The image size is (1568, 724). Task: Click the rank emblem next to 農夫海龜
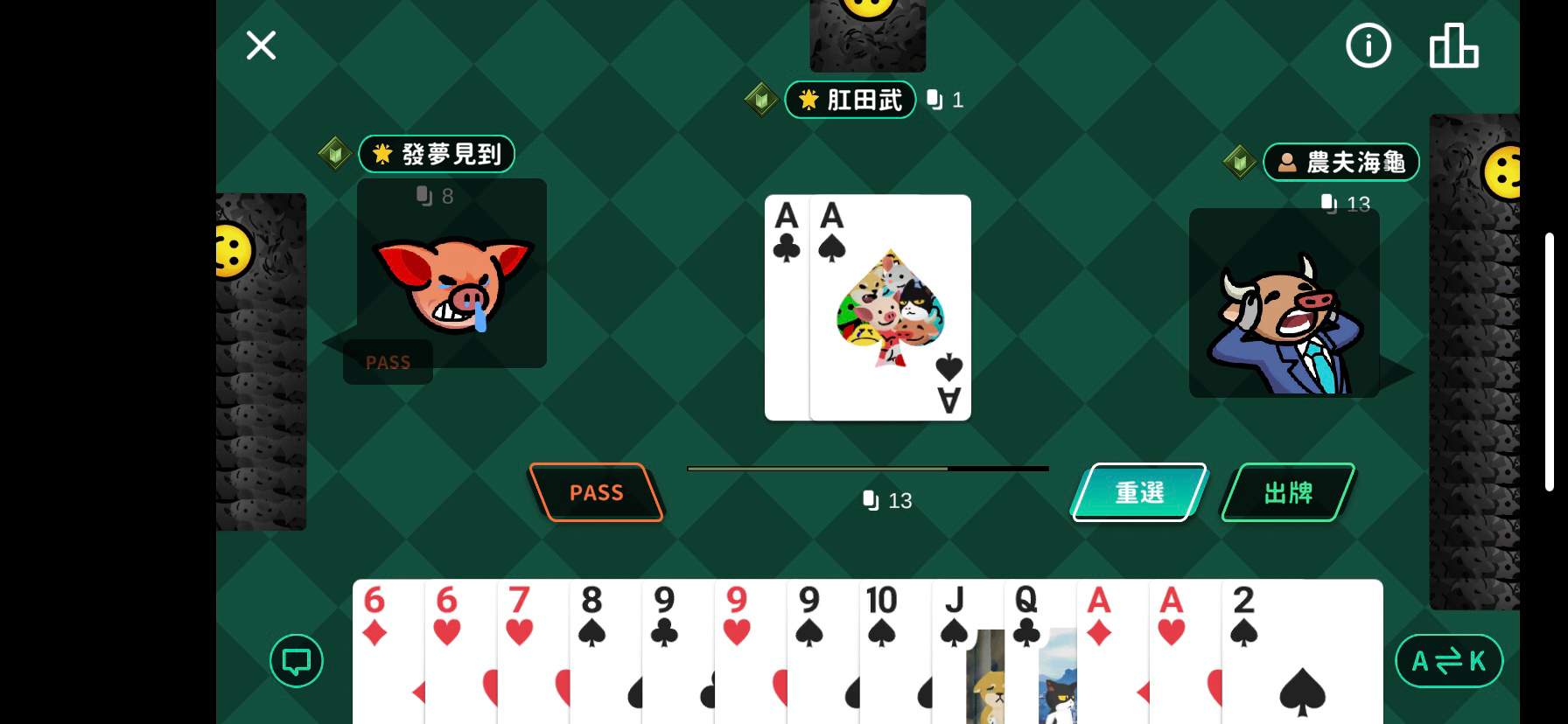1240,162
